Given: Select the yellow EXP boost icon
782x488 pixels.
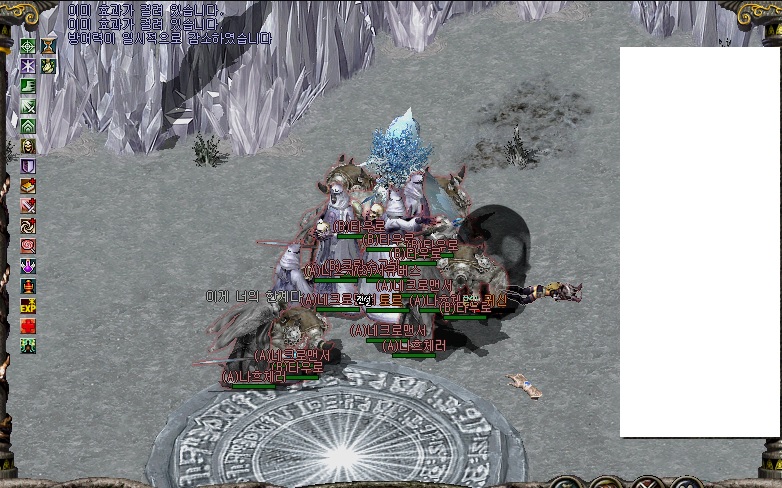Looking at the screenshot, I should coord(28,306).
